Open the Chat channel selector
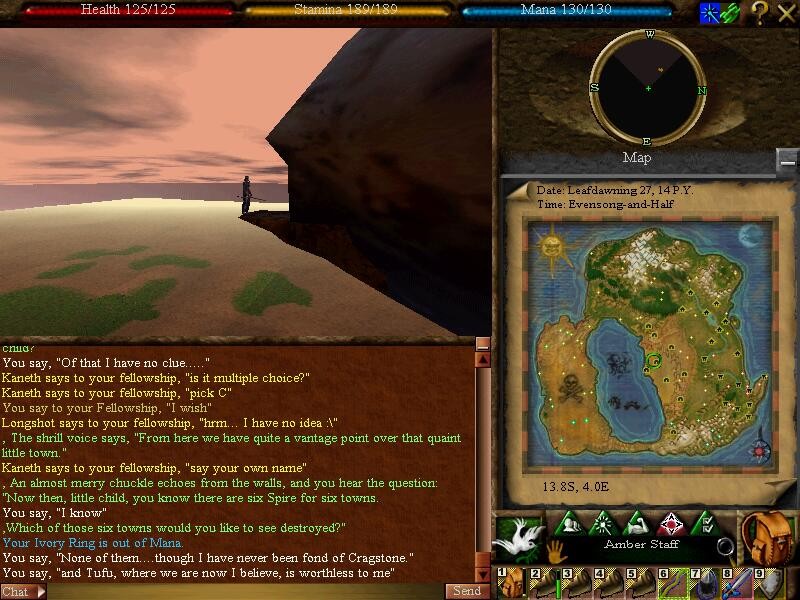 tap(23, 591)
